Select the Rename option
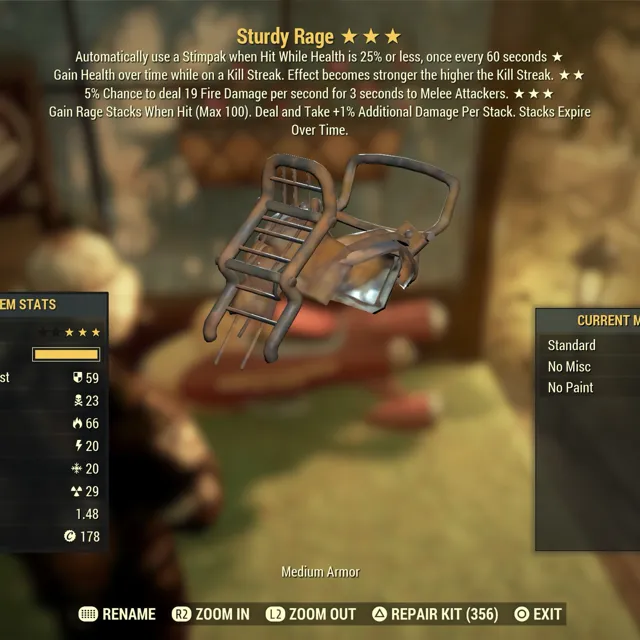This screenshot has width=640, height=640. [x=117, y=614]
